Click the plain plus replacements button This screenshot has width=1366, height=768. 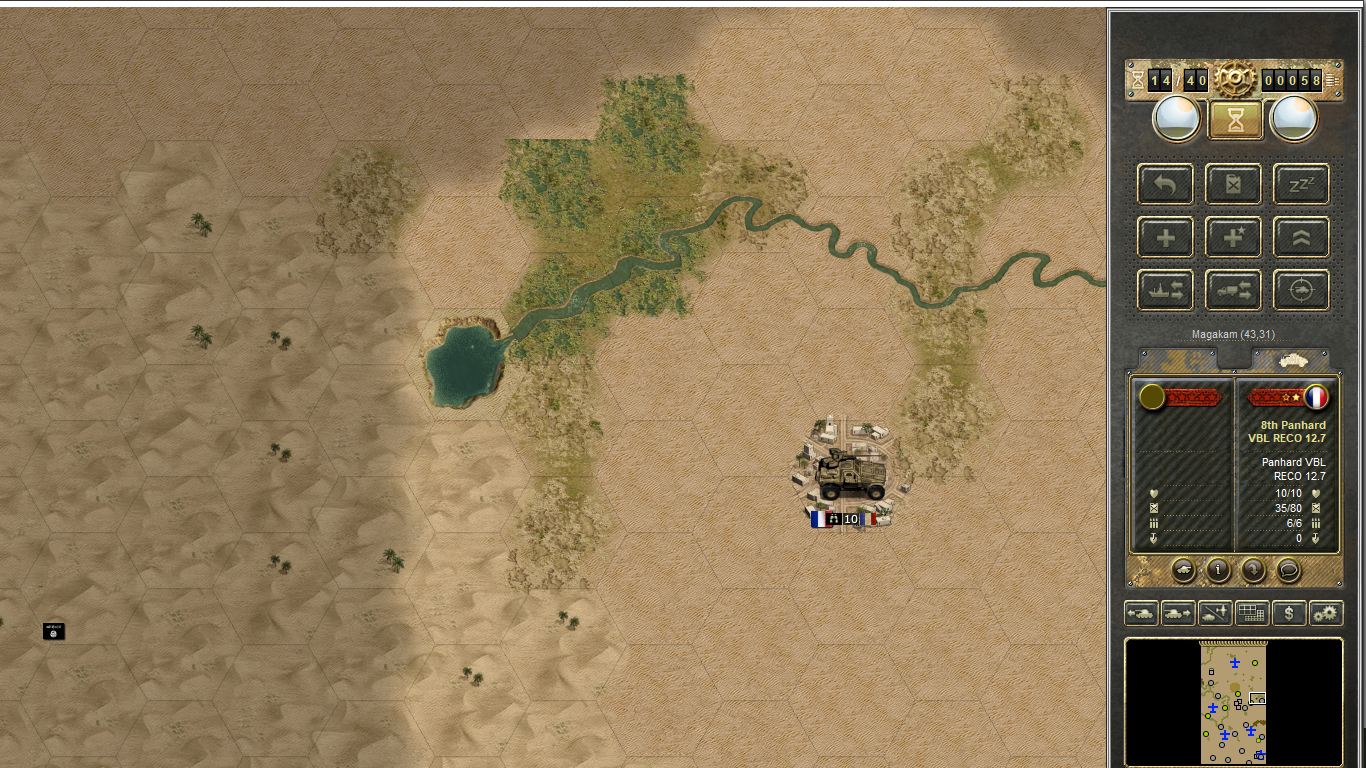1165,237
